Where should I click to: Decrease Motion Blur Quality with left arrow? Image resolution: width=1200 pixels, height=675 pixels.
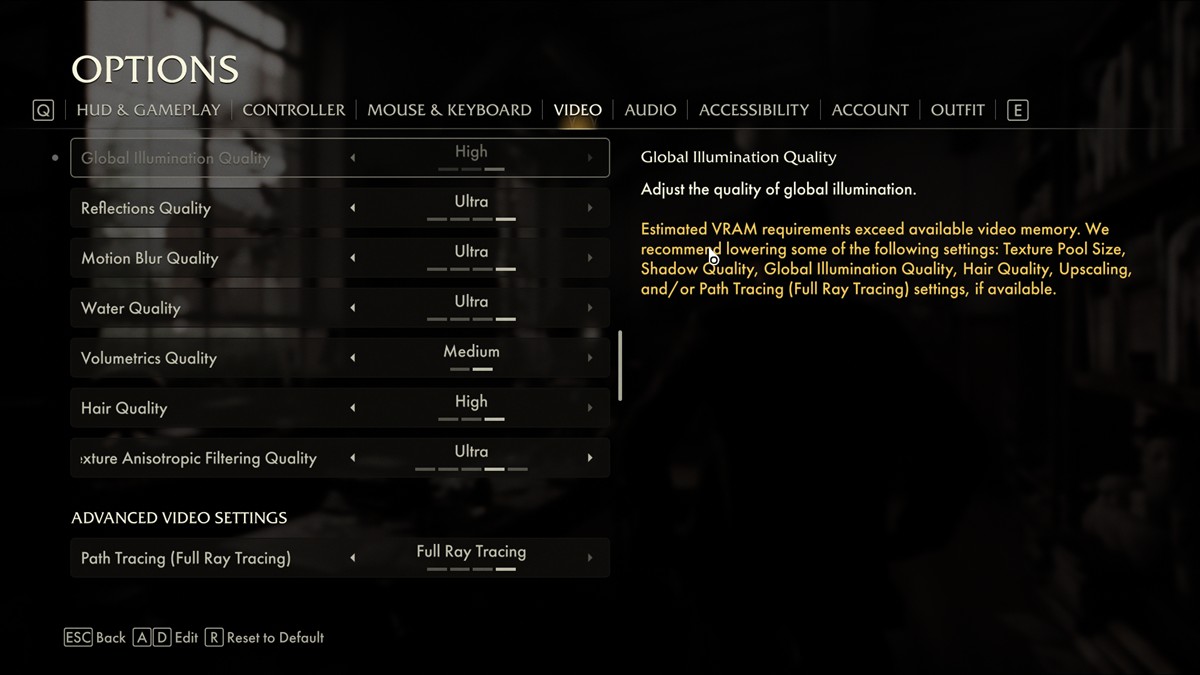[x=352, y=258]
